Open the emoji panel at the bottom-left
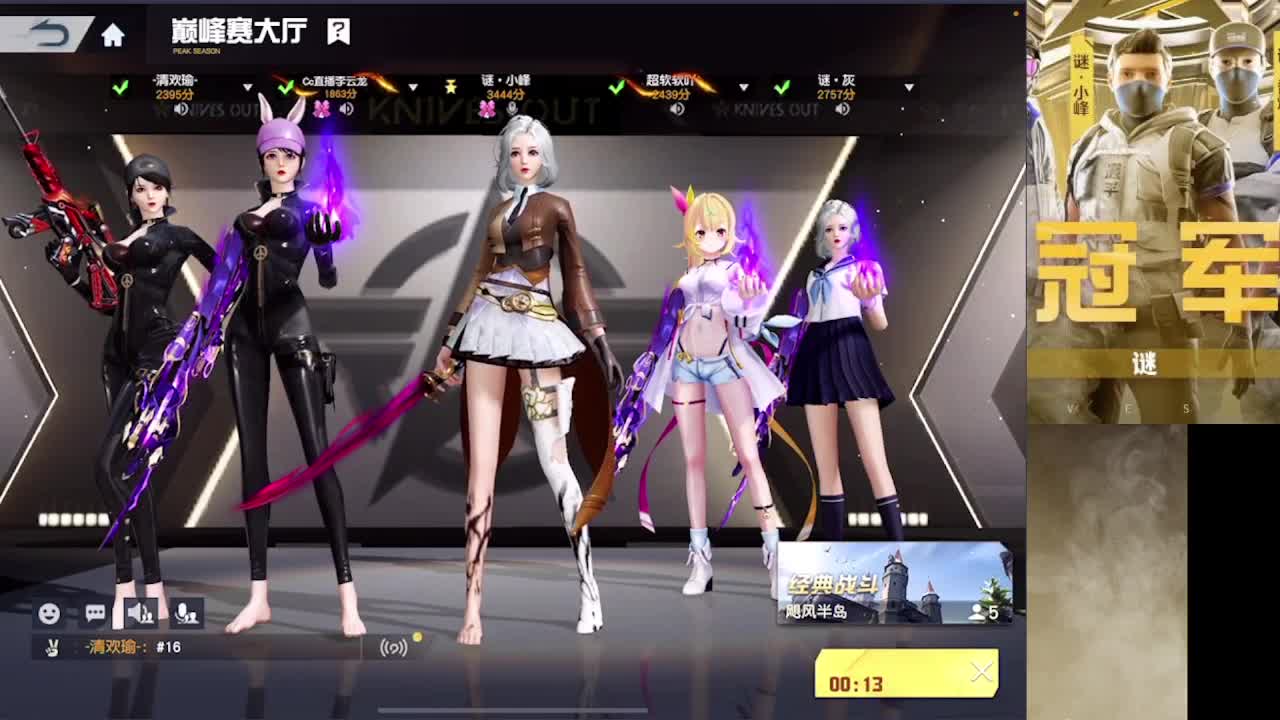 pos(51,614)
